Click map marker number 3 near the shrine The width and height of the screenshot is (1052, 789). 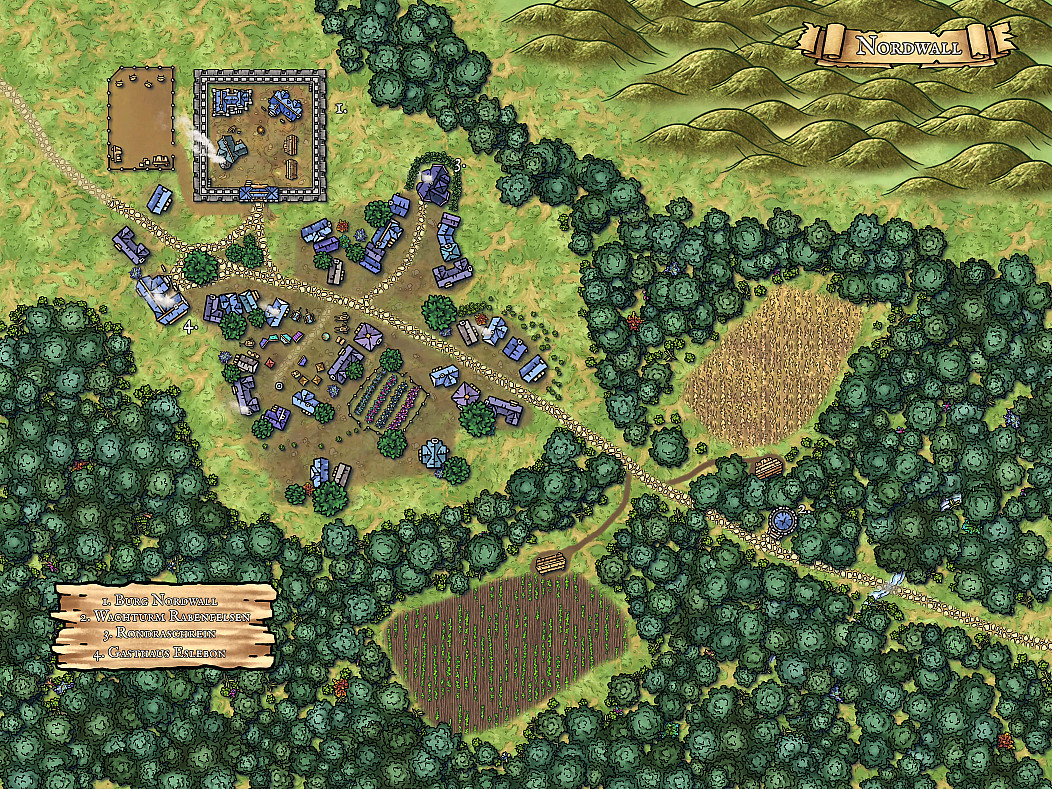(458, 165)
